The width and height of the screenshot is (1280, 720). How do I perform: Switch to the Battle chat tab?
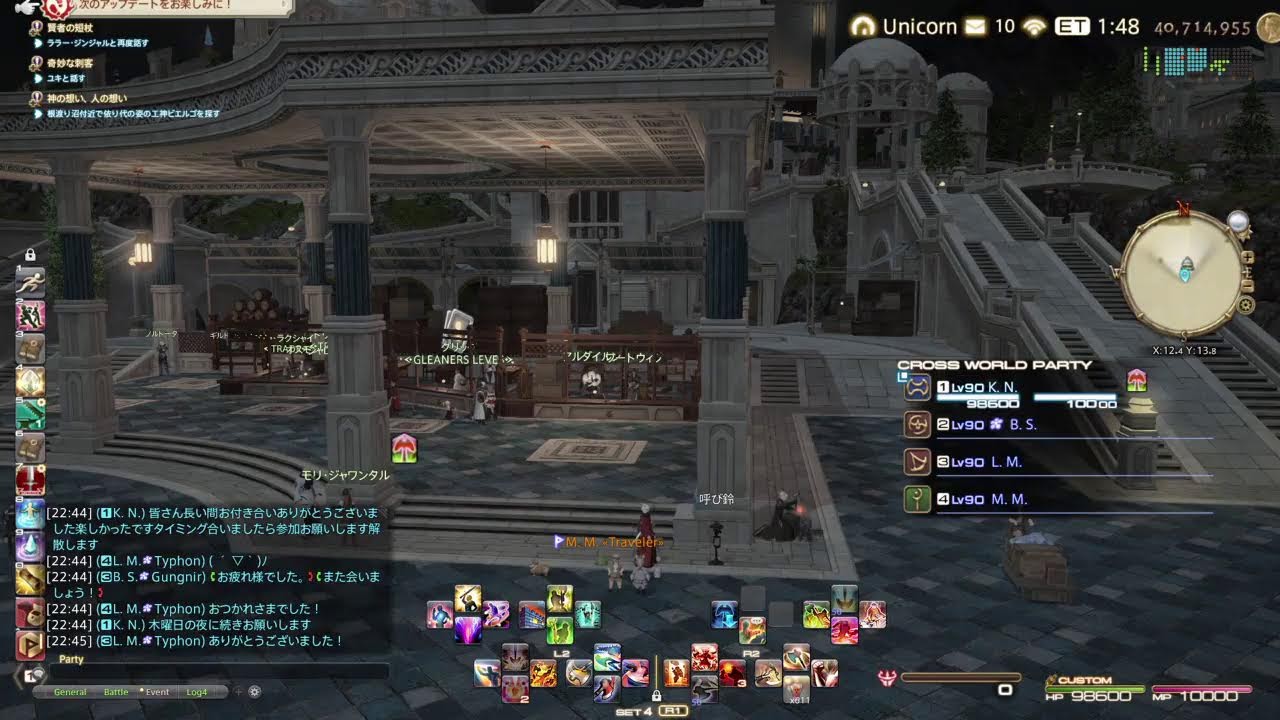pyautogui.click(x=116, y=691)
